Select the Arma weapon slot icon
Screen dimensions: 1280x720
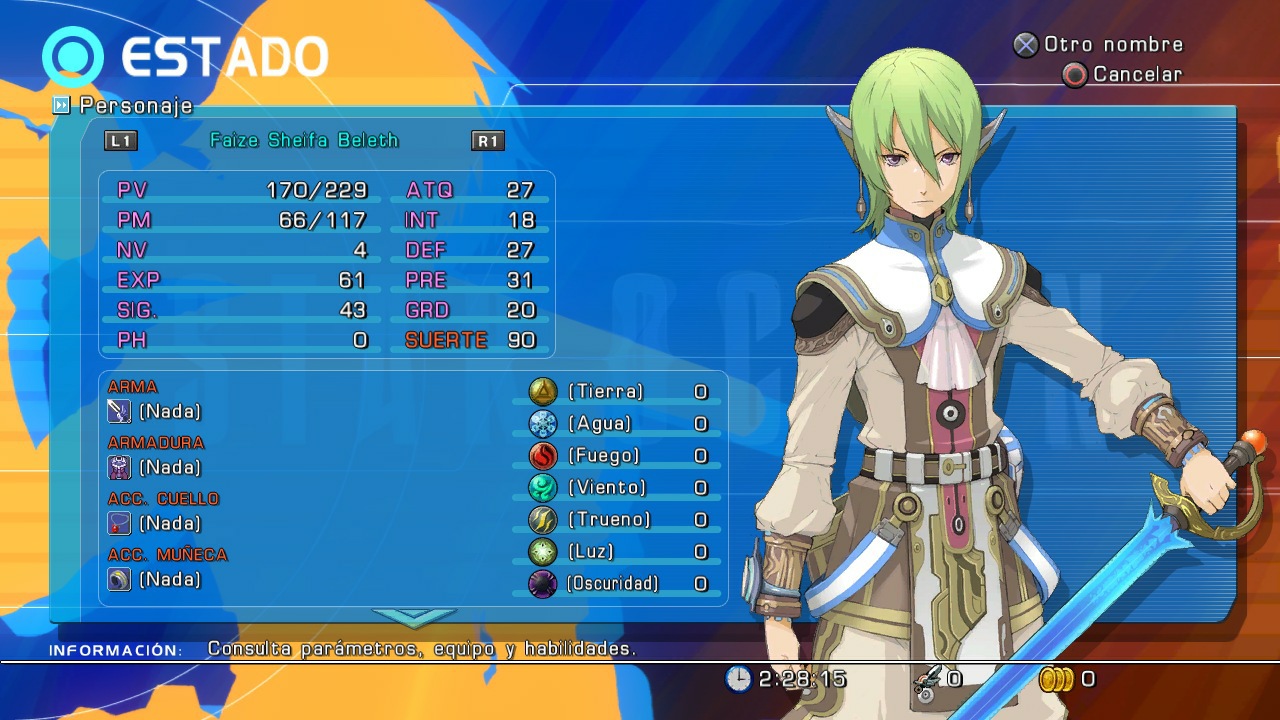(119, 410)
